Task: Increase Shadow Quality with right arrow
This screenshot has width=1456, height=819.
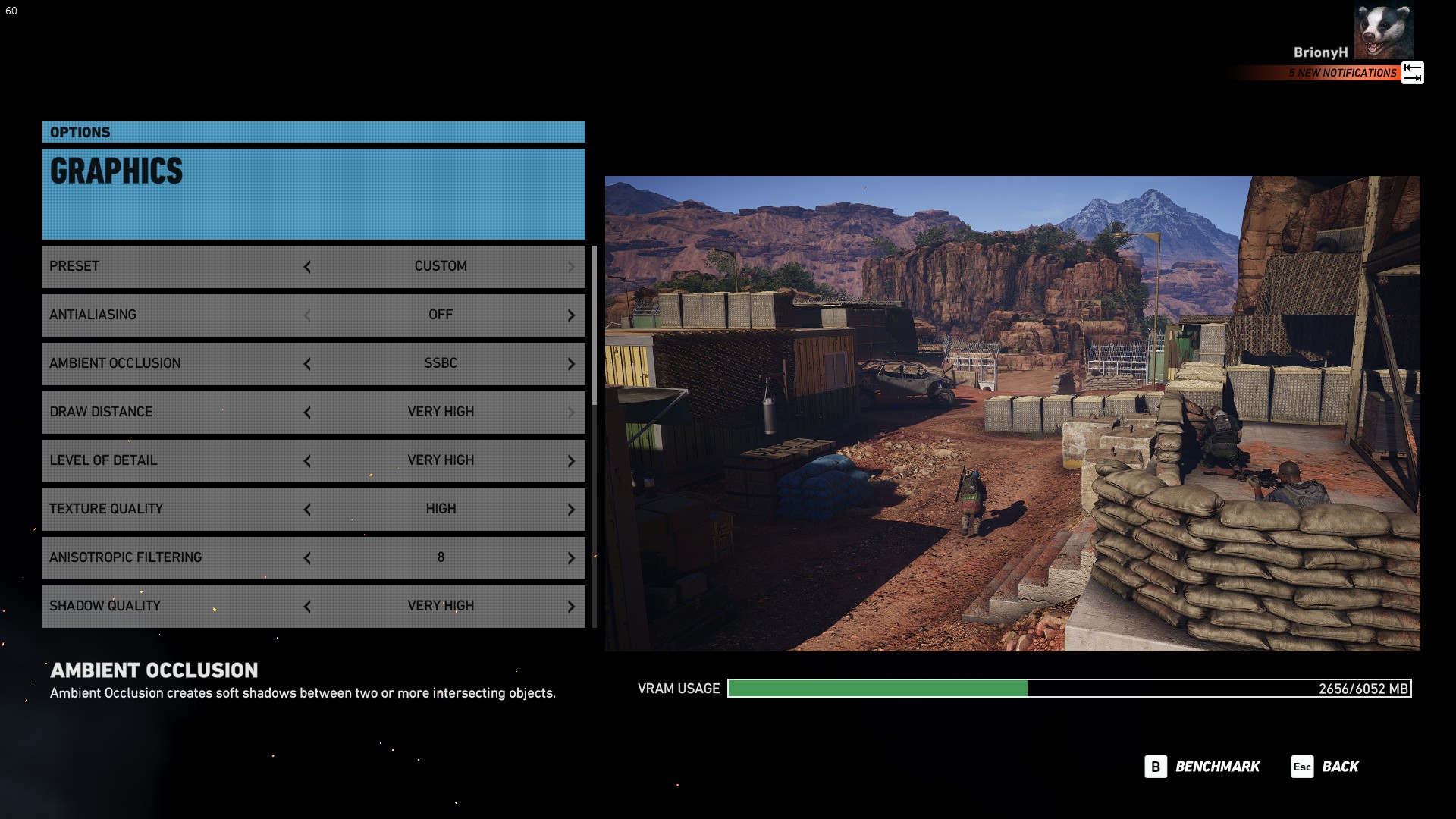Action: pos(571,607)
